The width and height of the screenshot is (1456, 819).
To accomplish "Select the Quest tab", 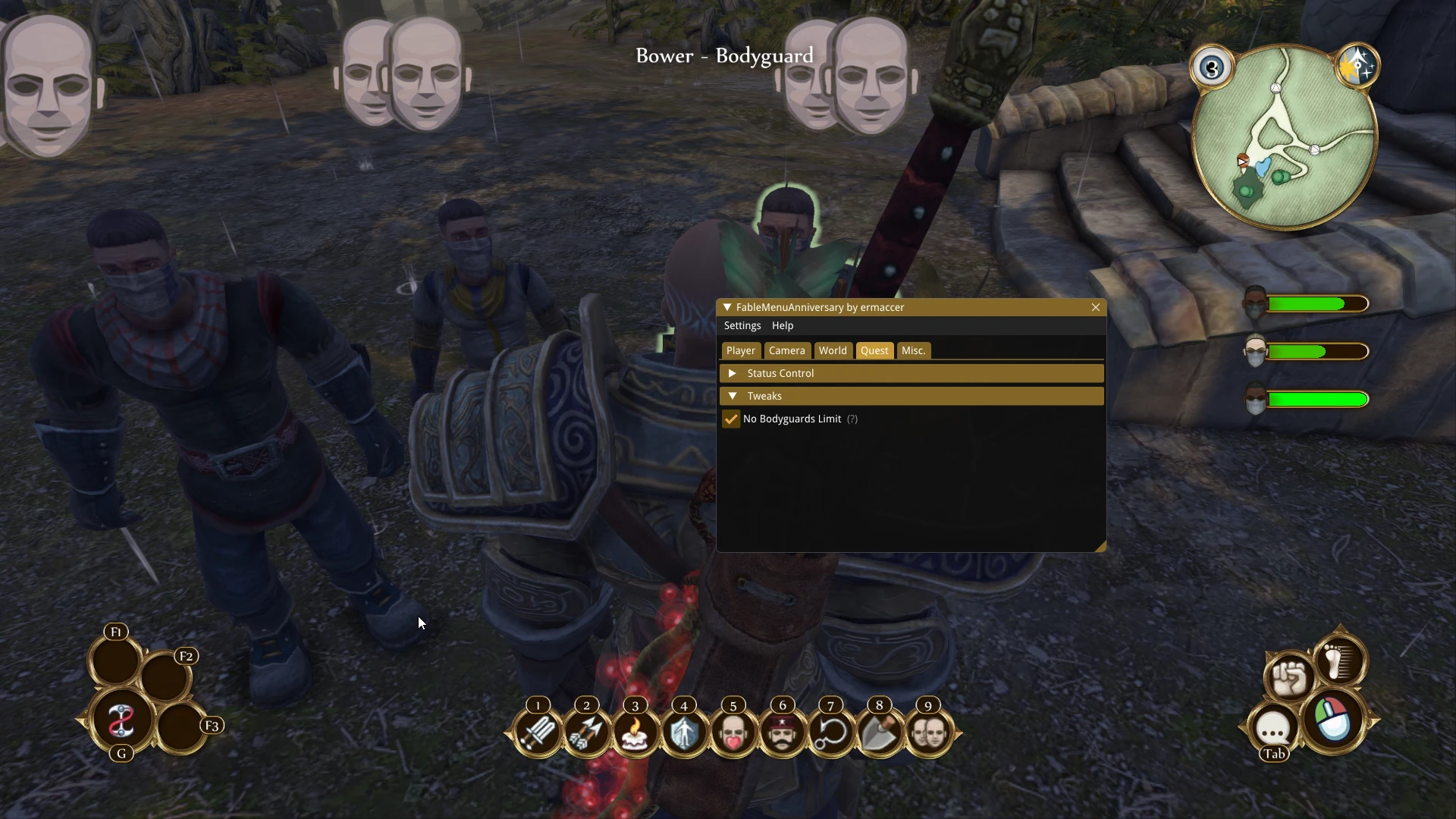I will coord(874,350).
